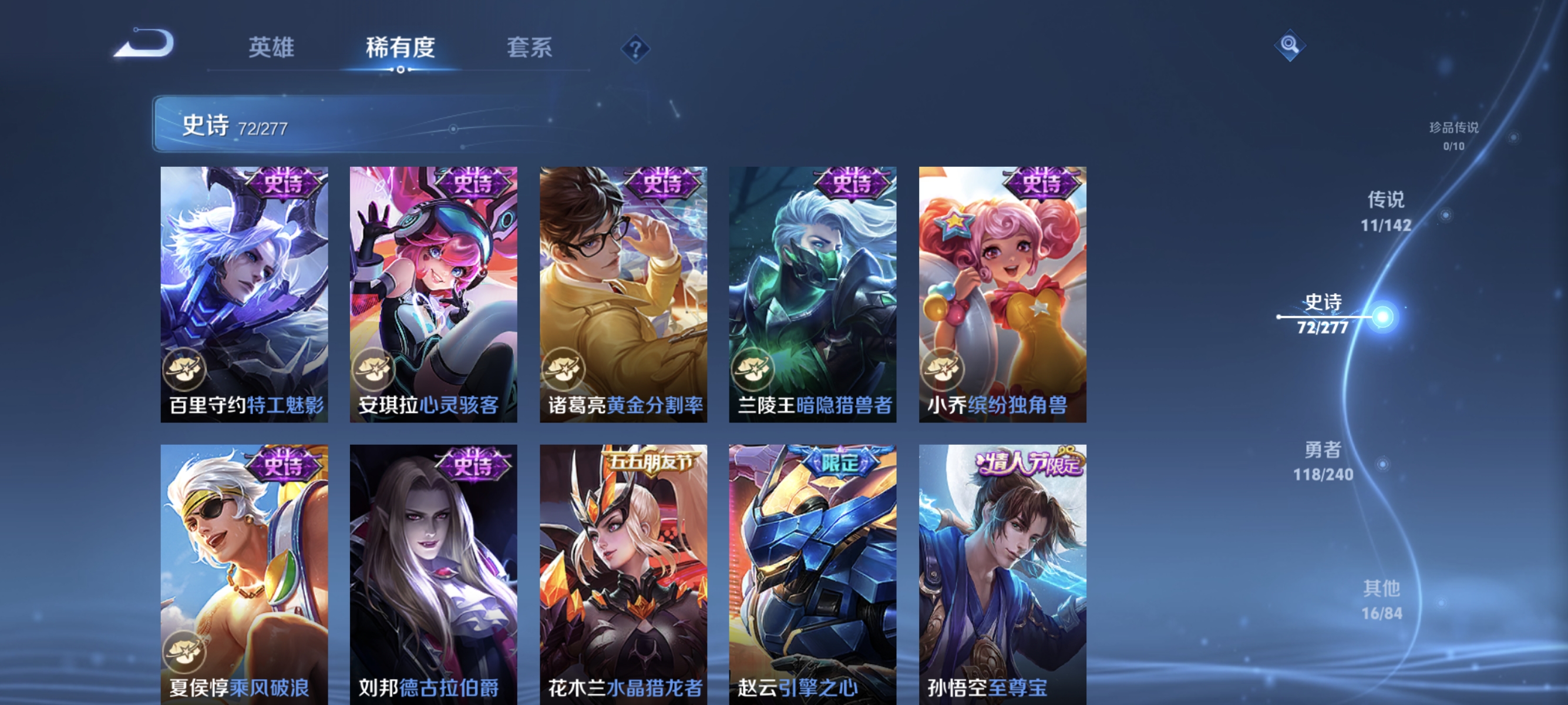Open the search with the magnifier icon

[x=1289, y=44]
